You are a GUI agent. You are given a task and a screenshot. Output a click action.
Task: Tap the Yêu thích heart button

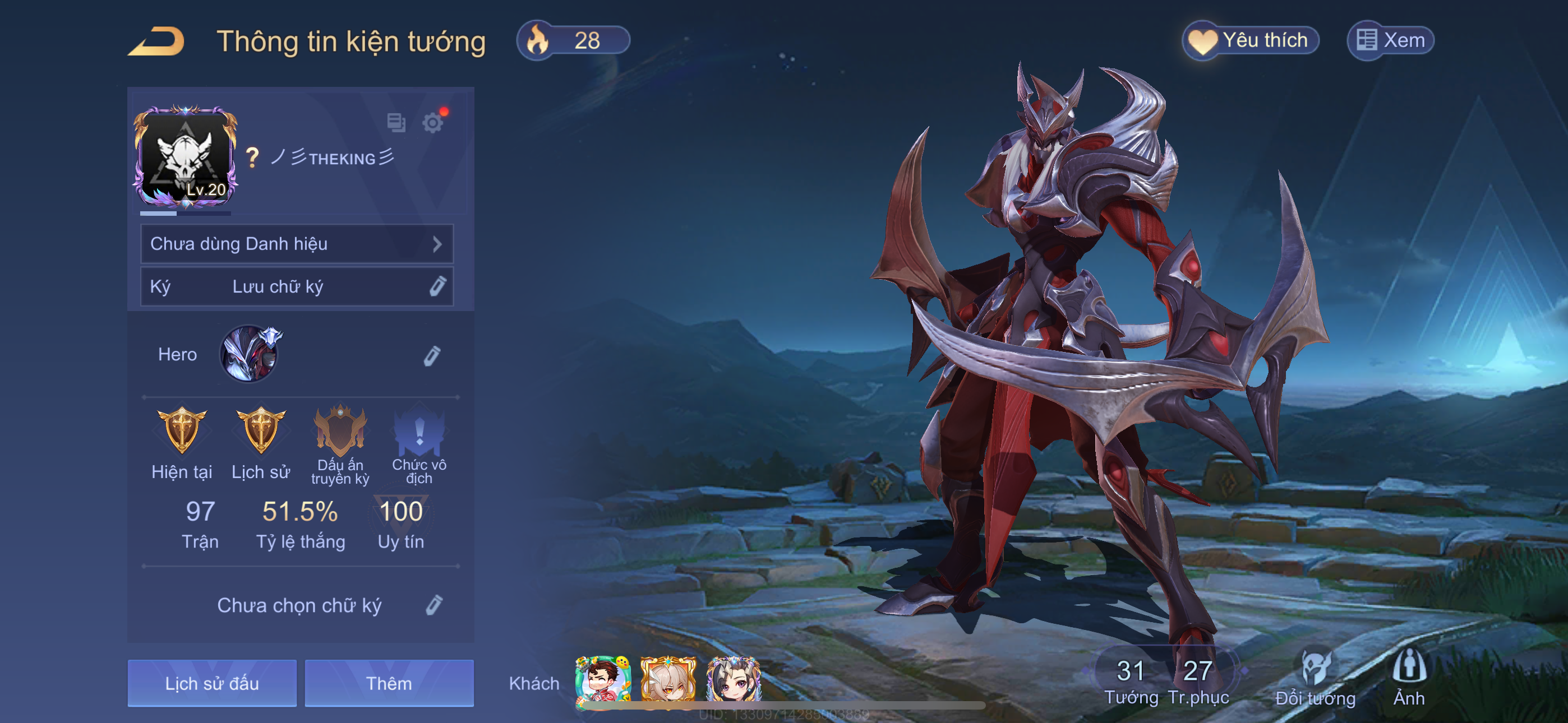tap(1250, 41)
